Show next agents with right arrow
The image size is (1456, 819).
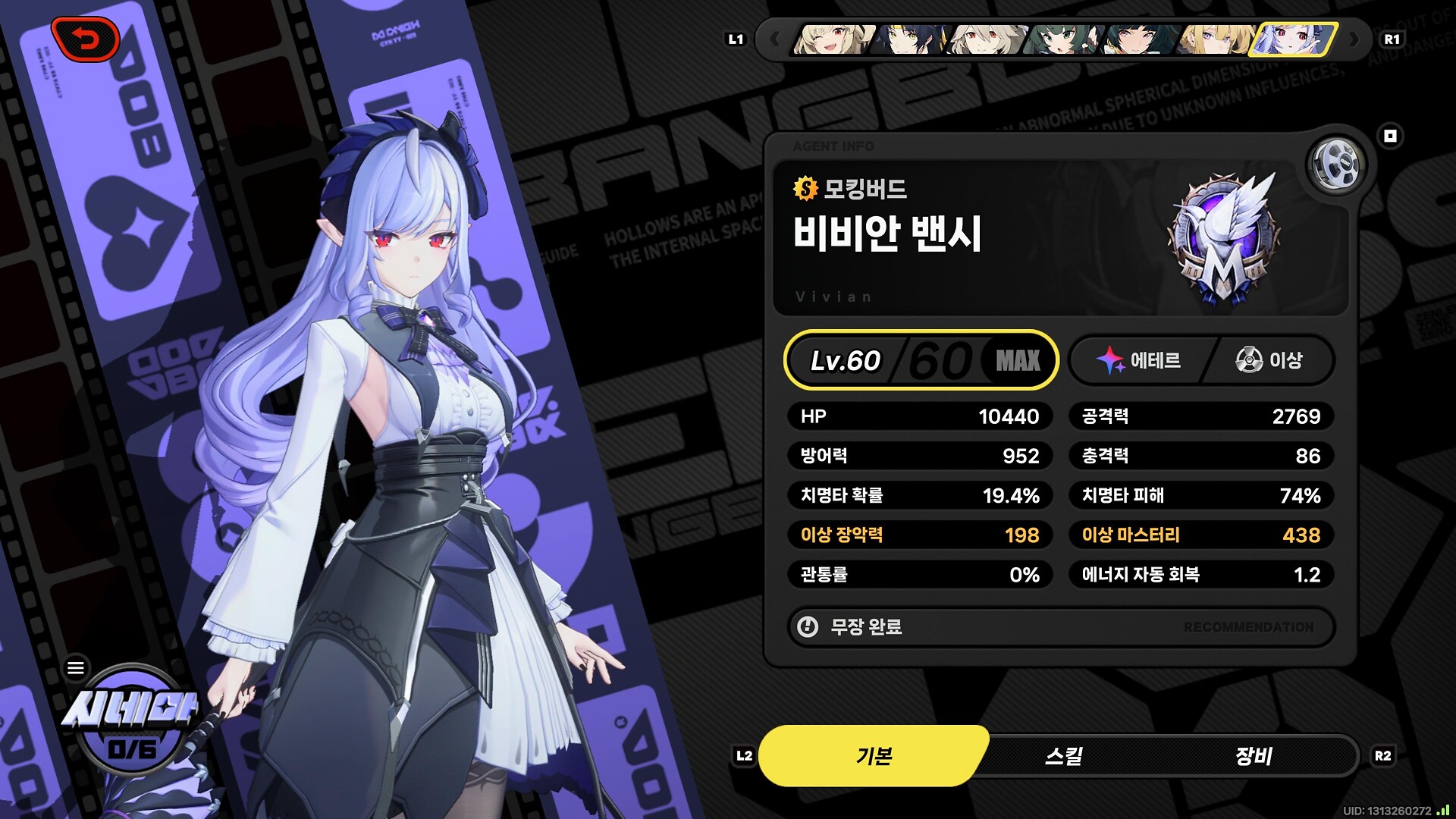[1354, 39]
